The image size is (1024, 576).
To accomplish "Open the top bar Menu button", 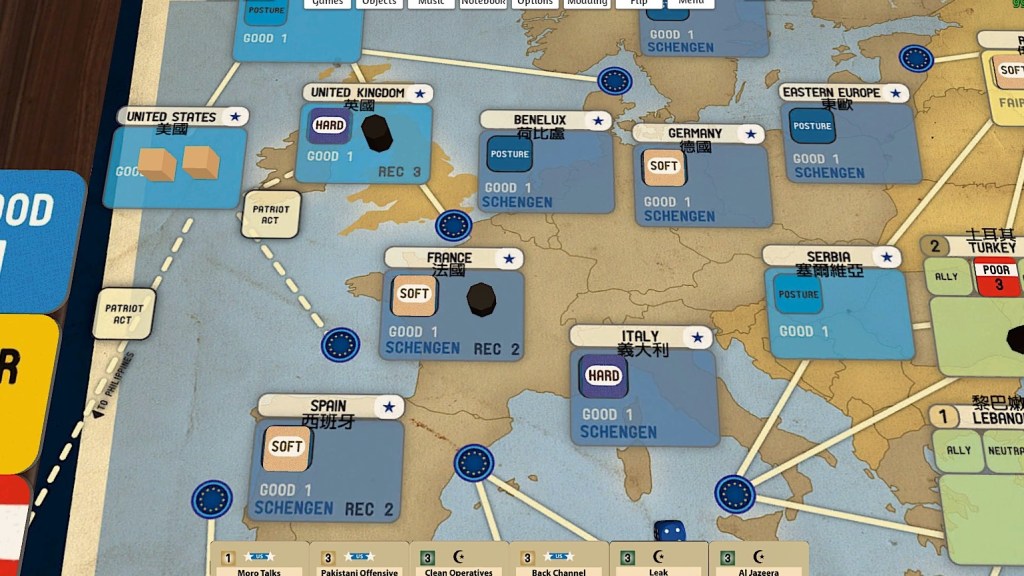I will point(690,3).
